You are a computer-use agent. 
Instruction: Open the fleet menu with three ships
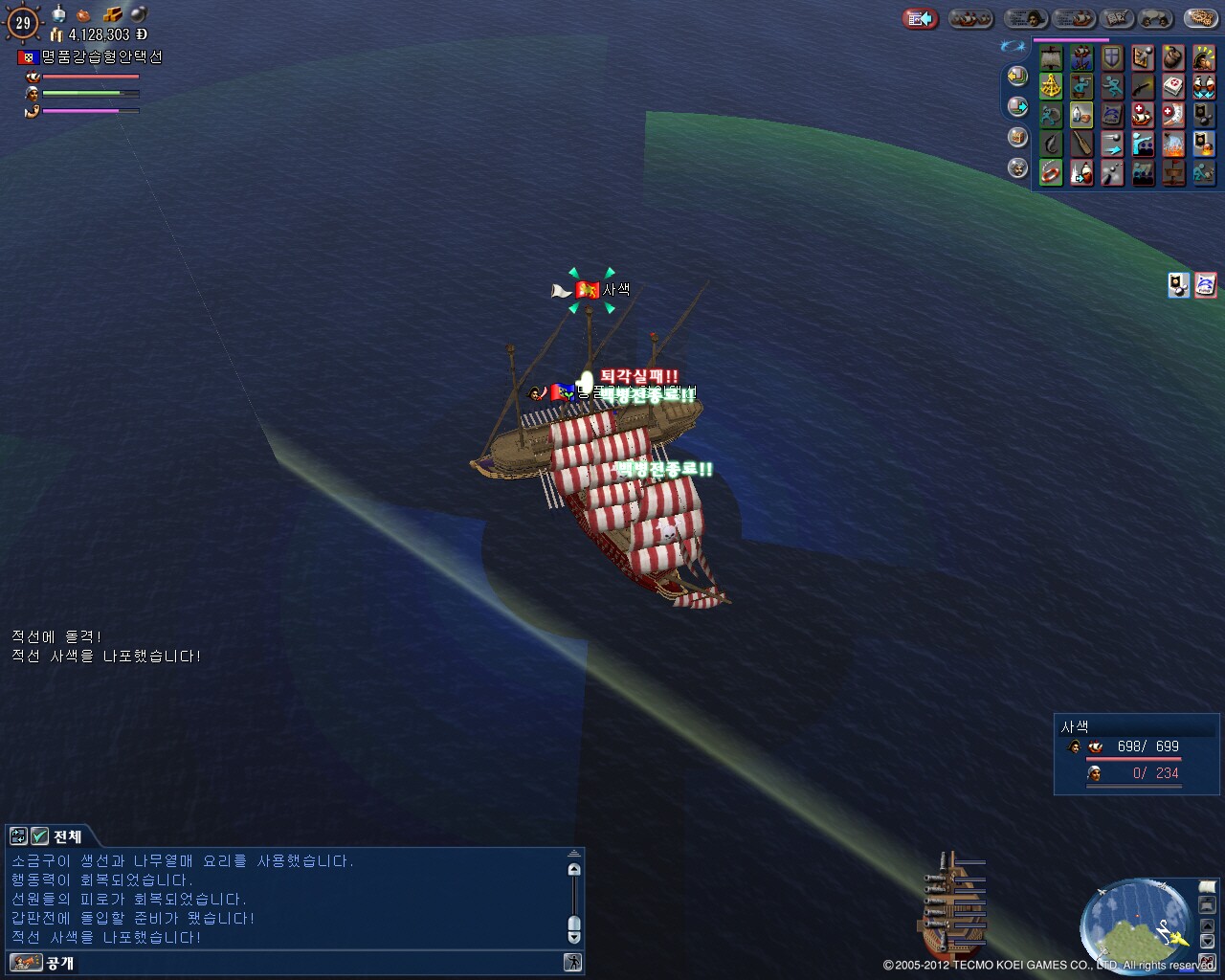point(969,18)
